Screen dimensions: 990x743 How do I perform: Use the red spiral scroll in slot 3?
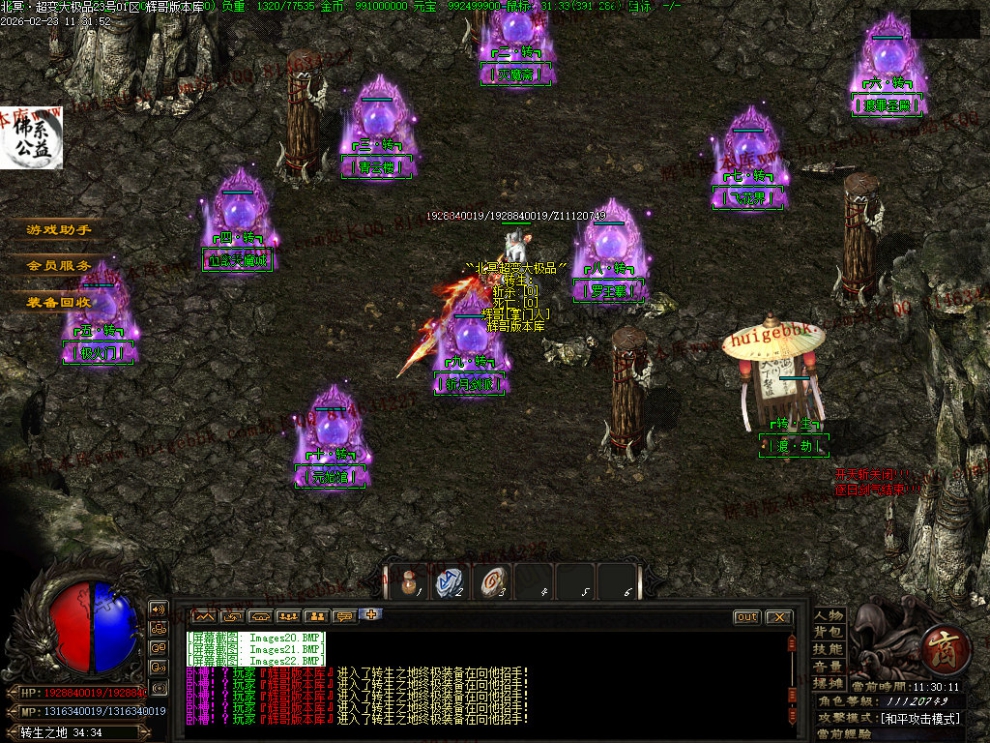[492, 581]
